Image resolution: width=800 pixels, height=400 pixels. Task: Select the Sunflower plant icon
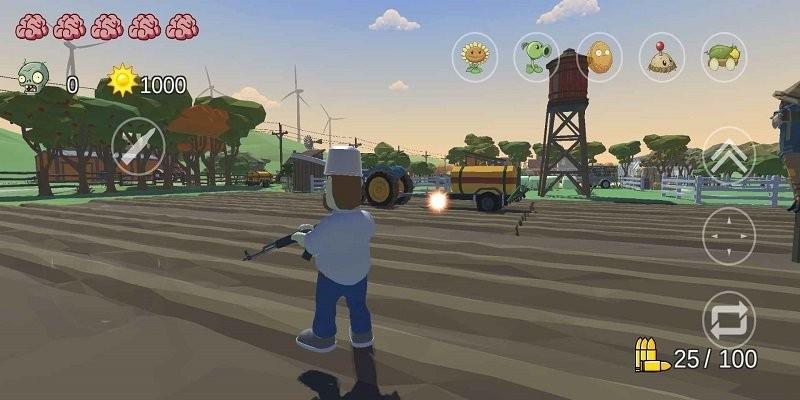pyautogui.click(x=475, y=57)
